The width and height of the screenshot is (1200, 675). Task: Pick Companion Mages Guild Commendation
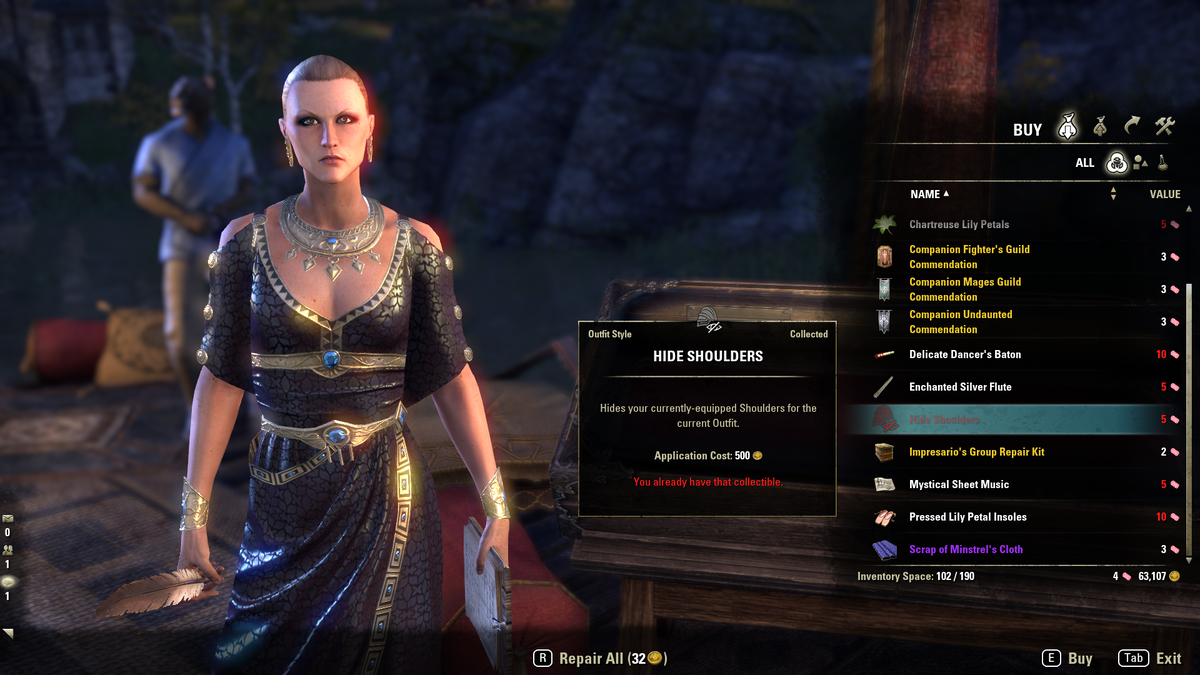[965, 289]
